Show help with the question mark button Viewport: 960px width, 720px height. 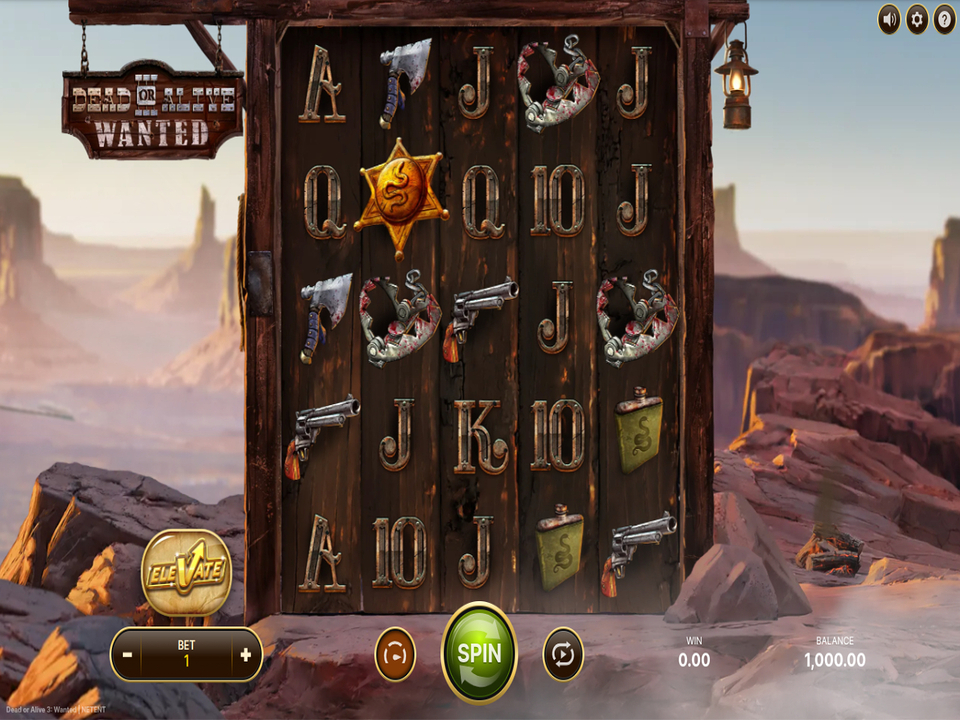[944, 19]
